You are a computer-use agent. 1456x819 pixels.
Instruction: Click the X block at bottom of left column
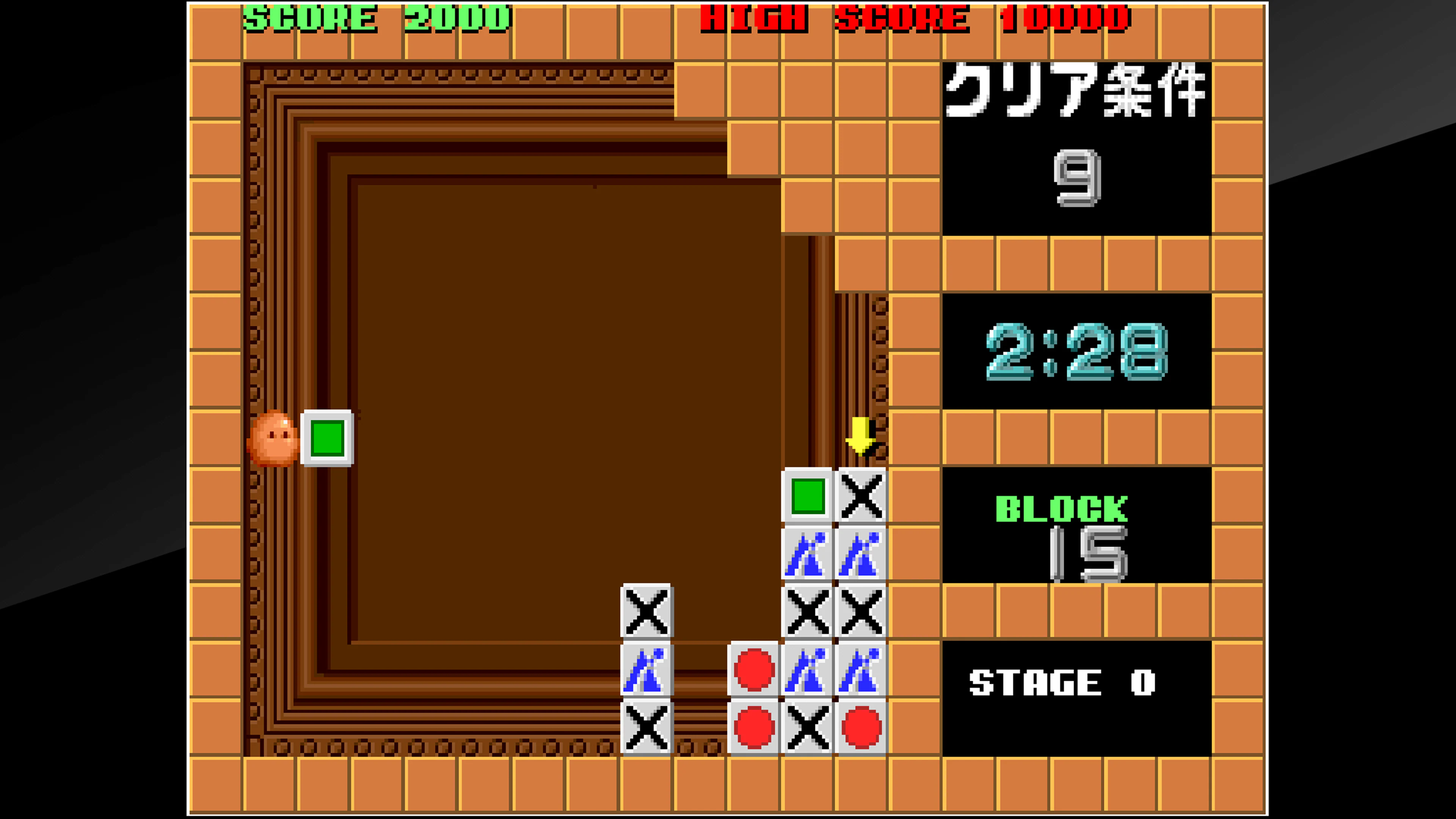[646, 729]
